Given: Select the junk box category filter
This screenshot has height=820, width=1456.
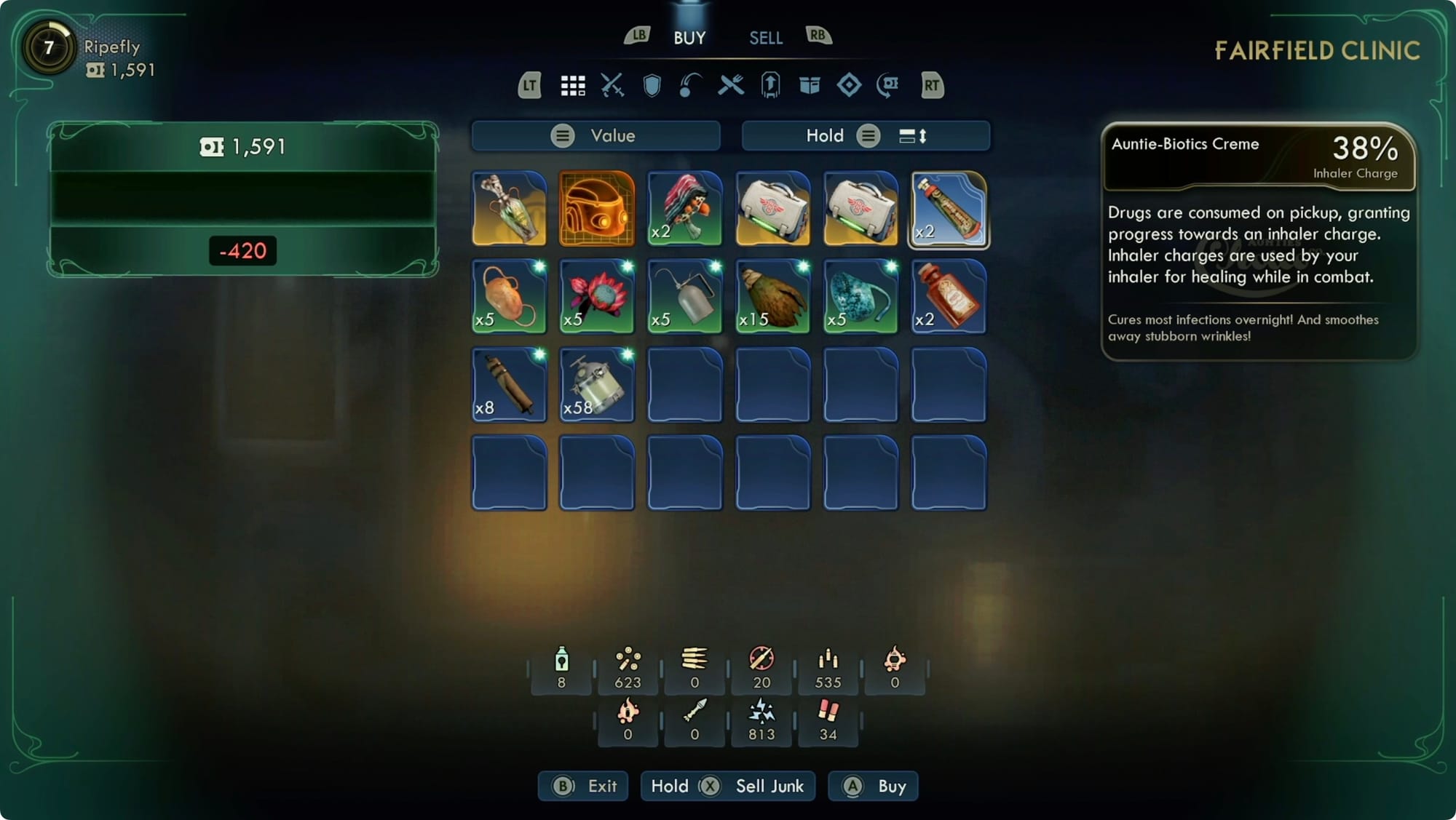Looking at the screenshot, I should click(810, 85).
